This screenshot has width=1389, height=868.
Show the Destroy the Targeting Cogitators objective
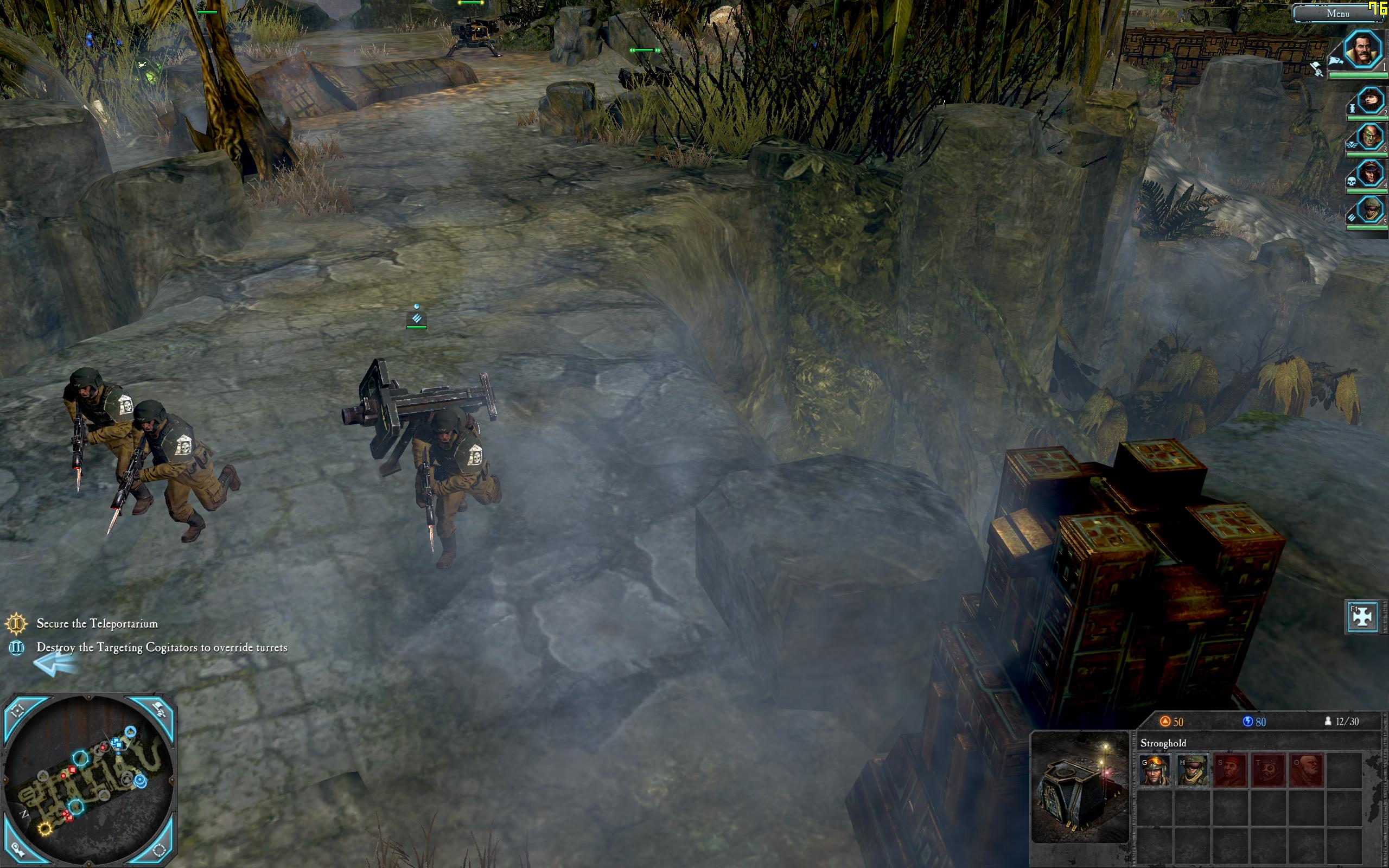click(x=161, y=648)
